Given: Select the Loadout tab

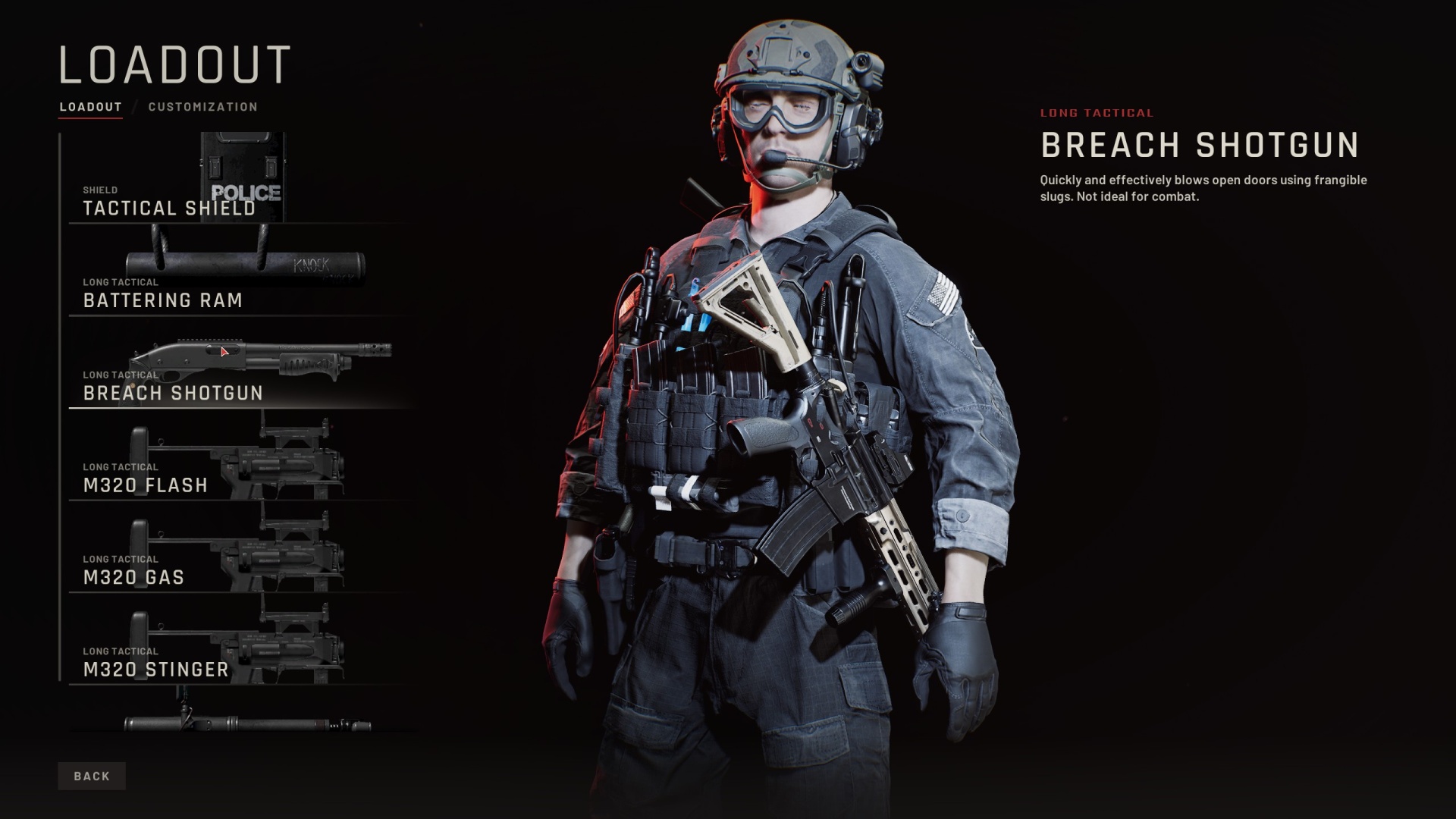Looking at the screenshot, I should click(91, 107).
